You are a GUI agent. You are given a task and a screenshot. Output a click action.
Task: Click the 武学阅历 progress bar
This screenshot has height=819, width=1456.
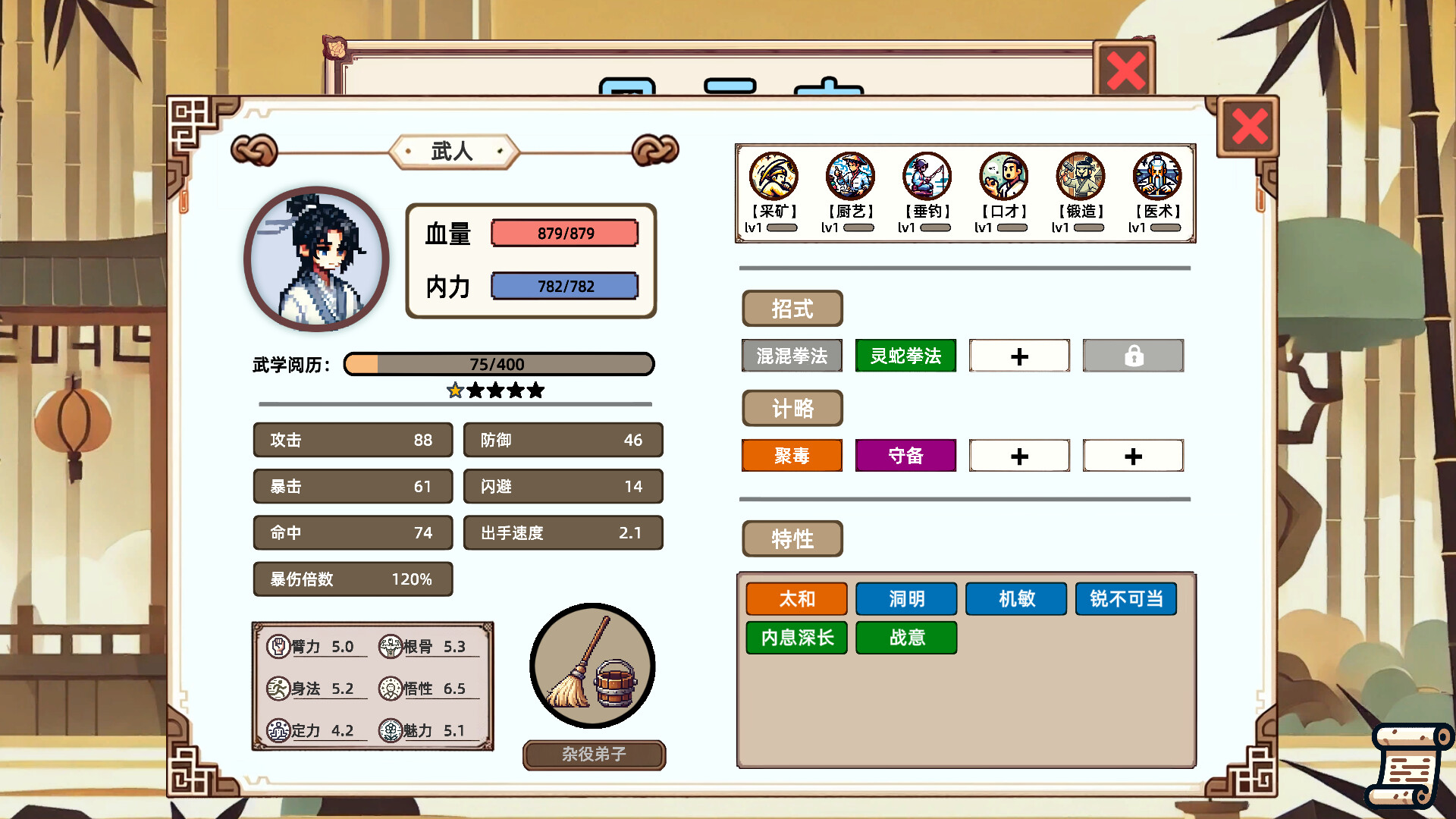pos(498,364)
